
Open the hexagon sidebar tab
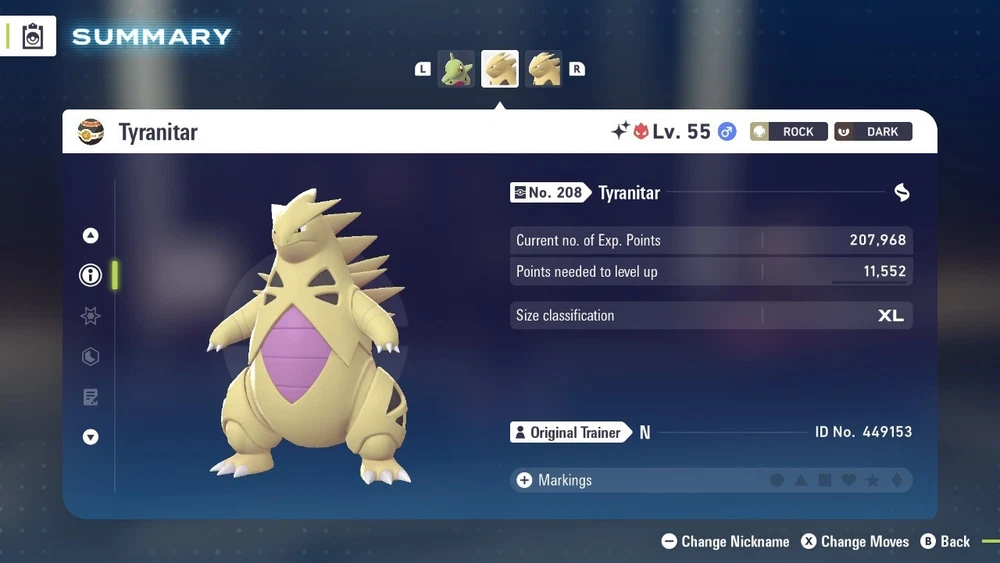coord(91,357)
